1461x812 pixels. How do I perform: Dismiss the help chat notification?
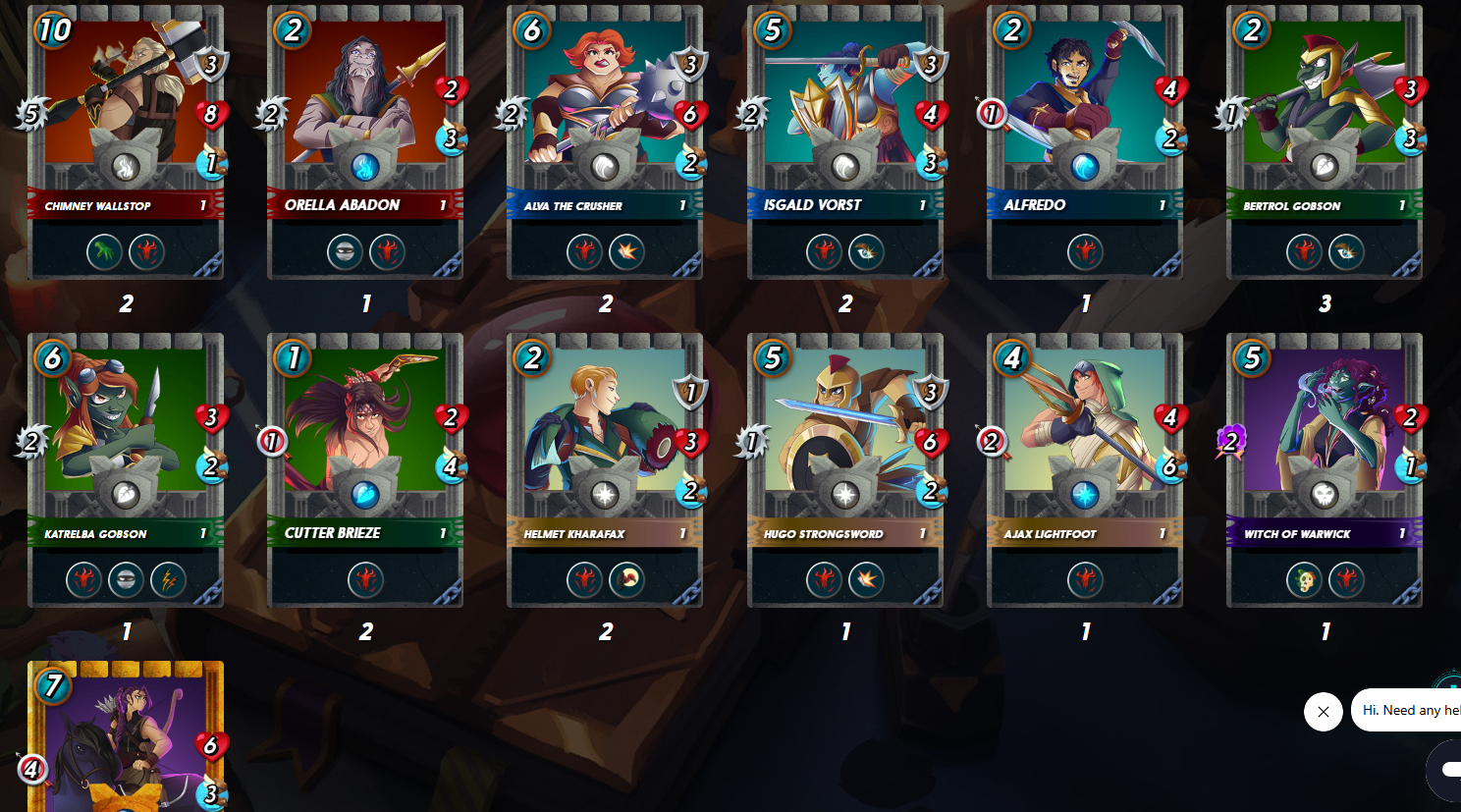(x=1324, y=712)
